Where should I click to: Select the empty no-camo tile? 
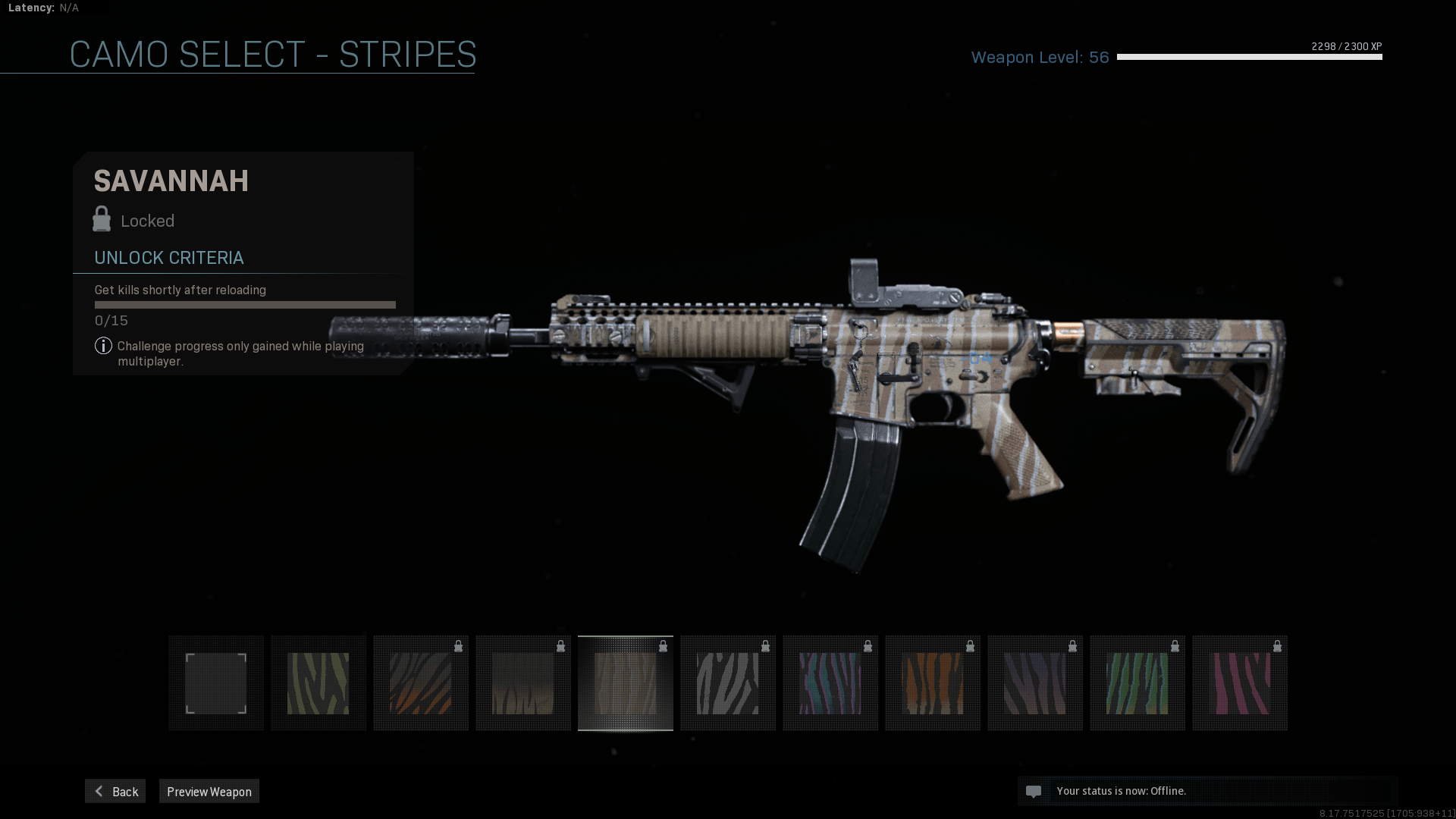[216, 683]
